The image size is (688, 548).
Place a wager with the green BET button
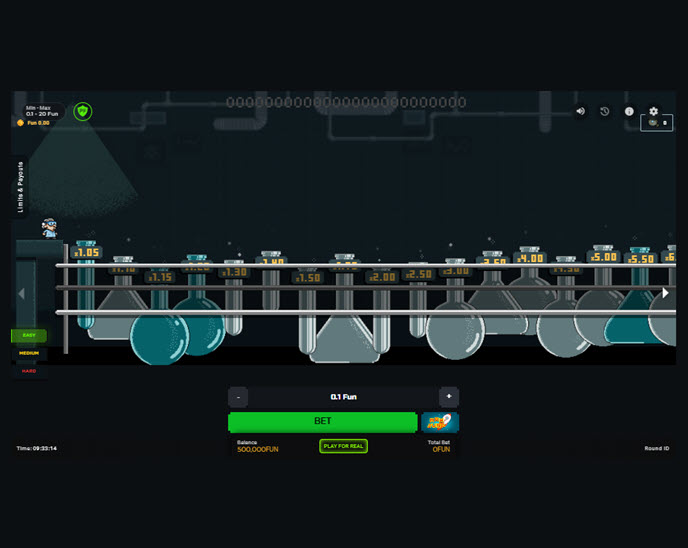(322, 422)
